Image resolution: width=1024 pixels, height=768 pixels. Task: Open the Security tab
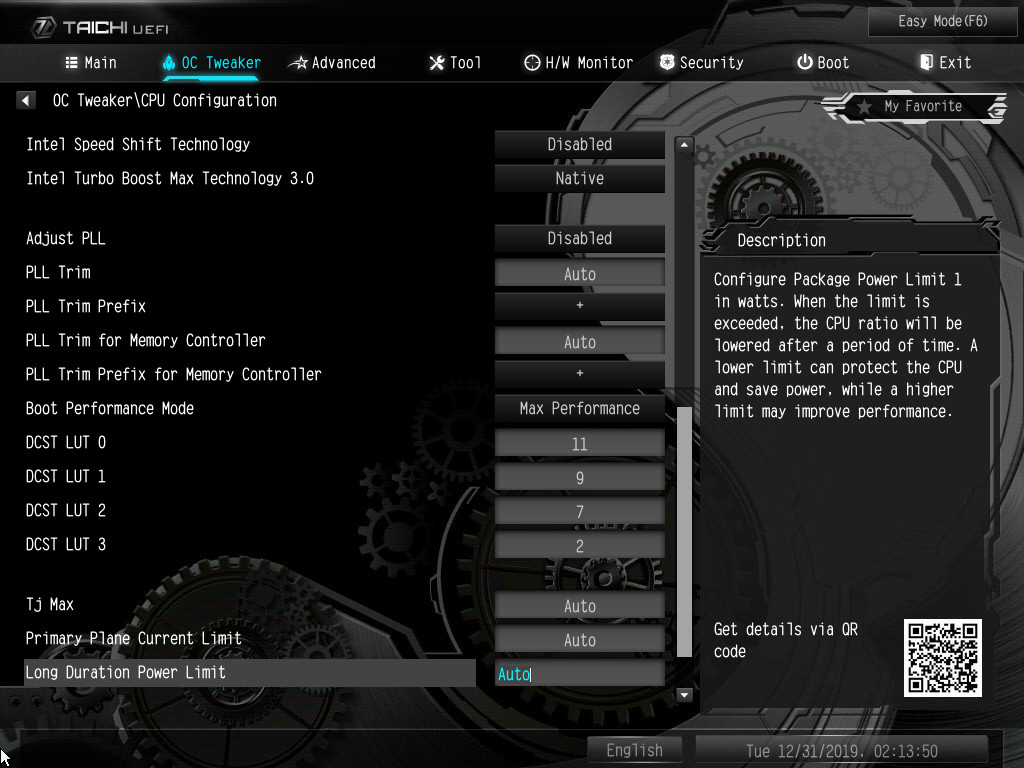[701, 62]
